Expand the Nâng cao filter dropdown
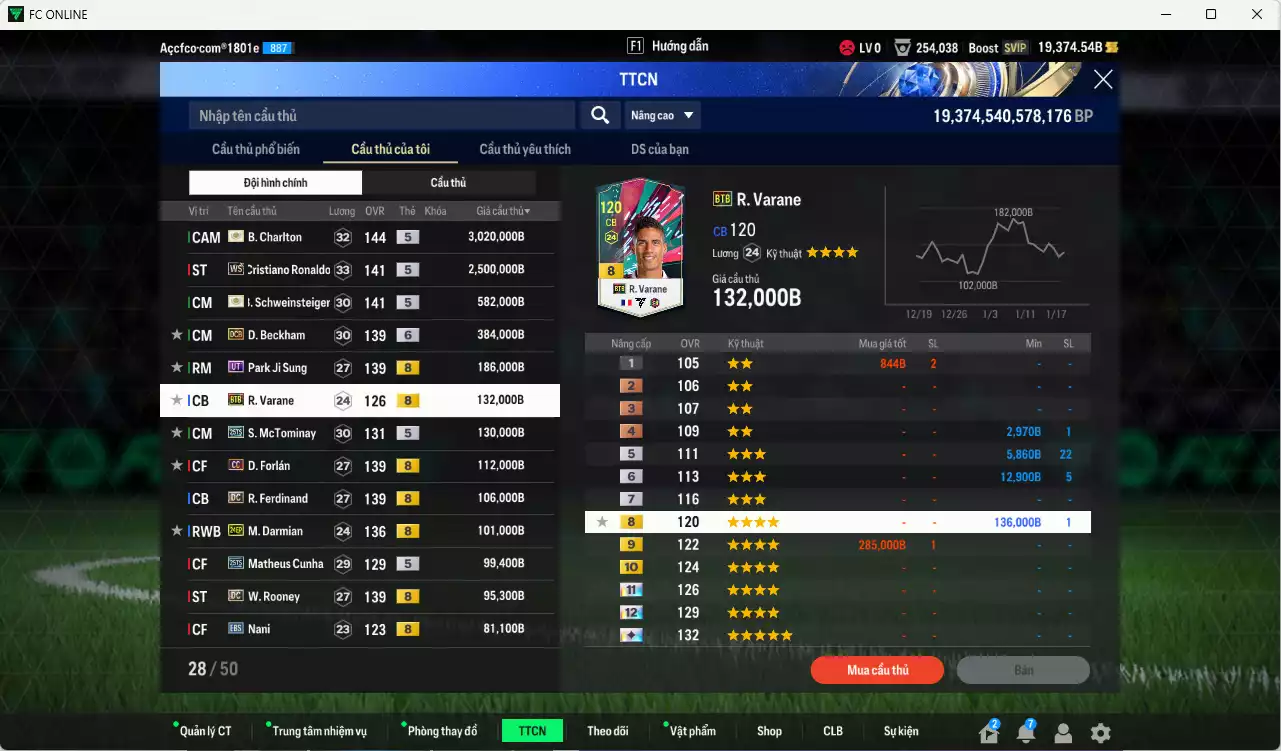Image resolution: width=1281 pixels, height=751 pixels. [x=663, y=114]
